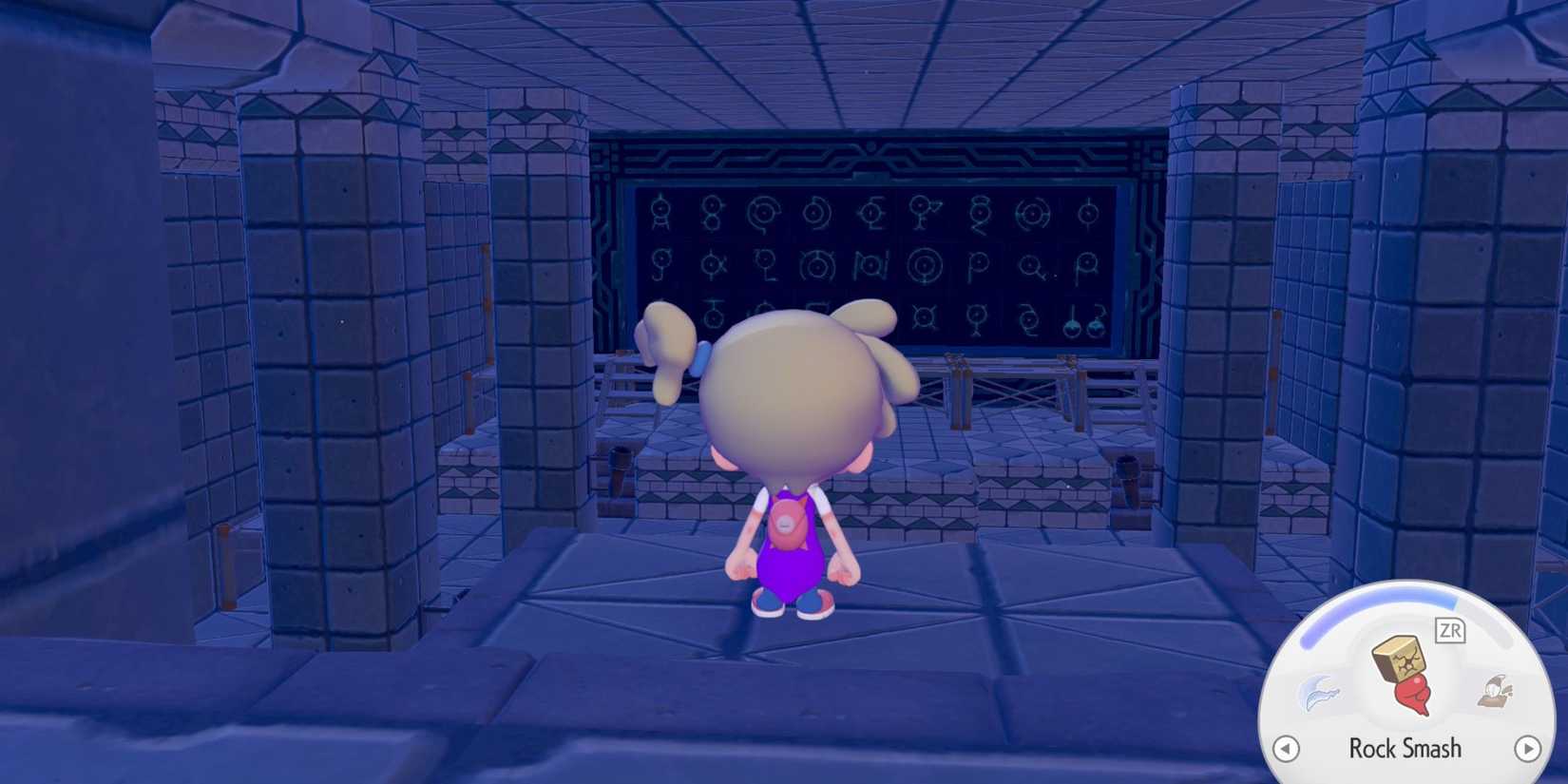Click the Rock Smash text label
This screenshot has height=784, width=1568.
[1405, 746]
